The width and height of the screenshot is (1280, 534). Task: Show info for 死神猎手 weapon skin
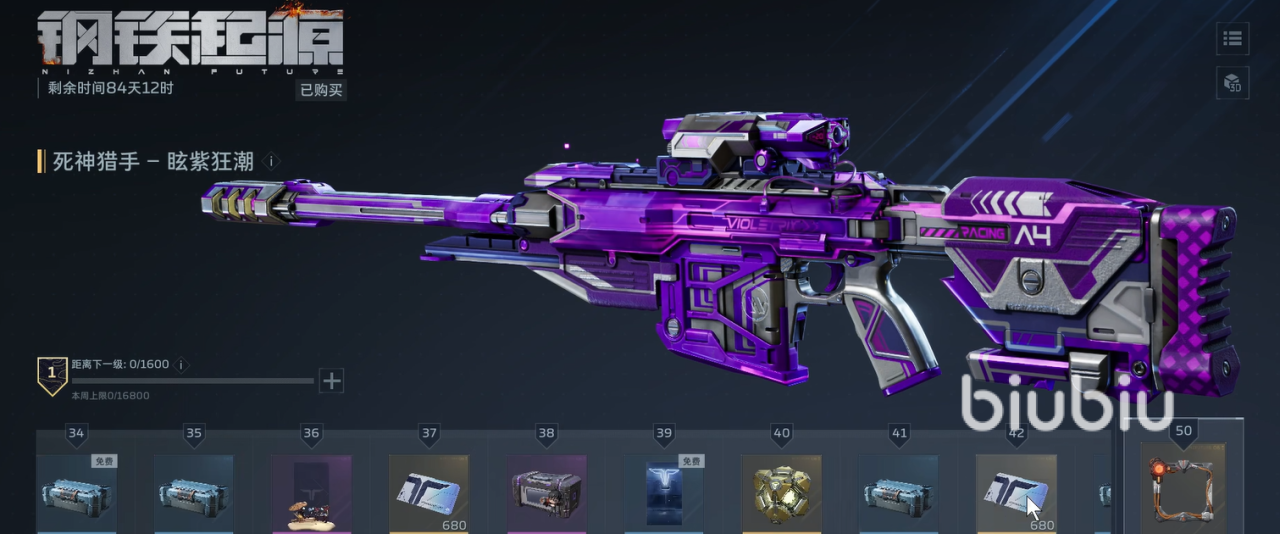point(273,161)
